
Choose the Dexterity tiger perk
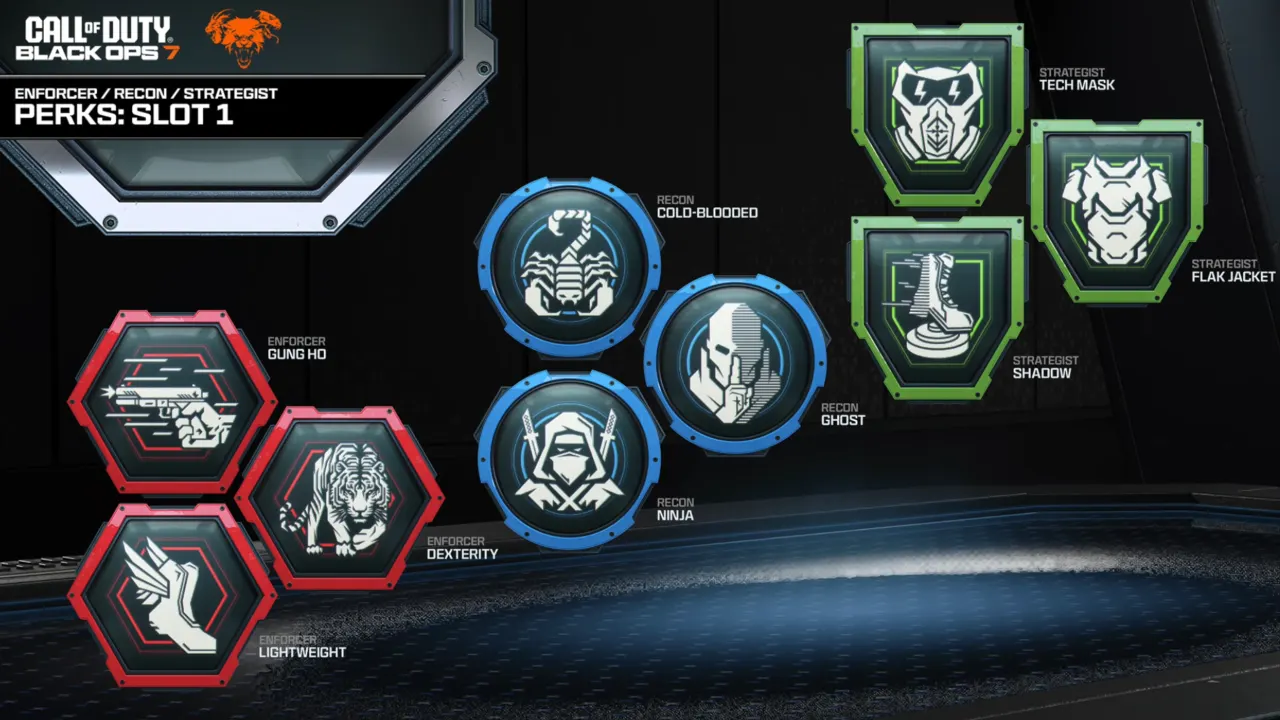[338, 497]
